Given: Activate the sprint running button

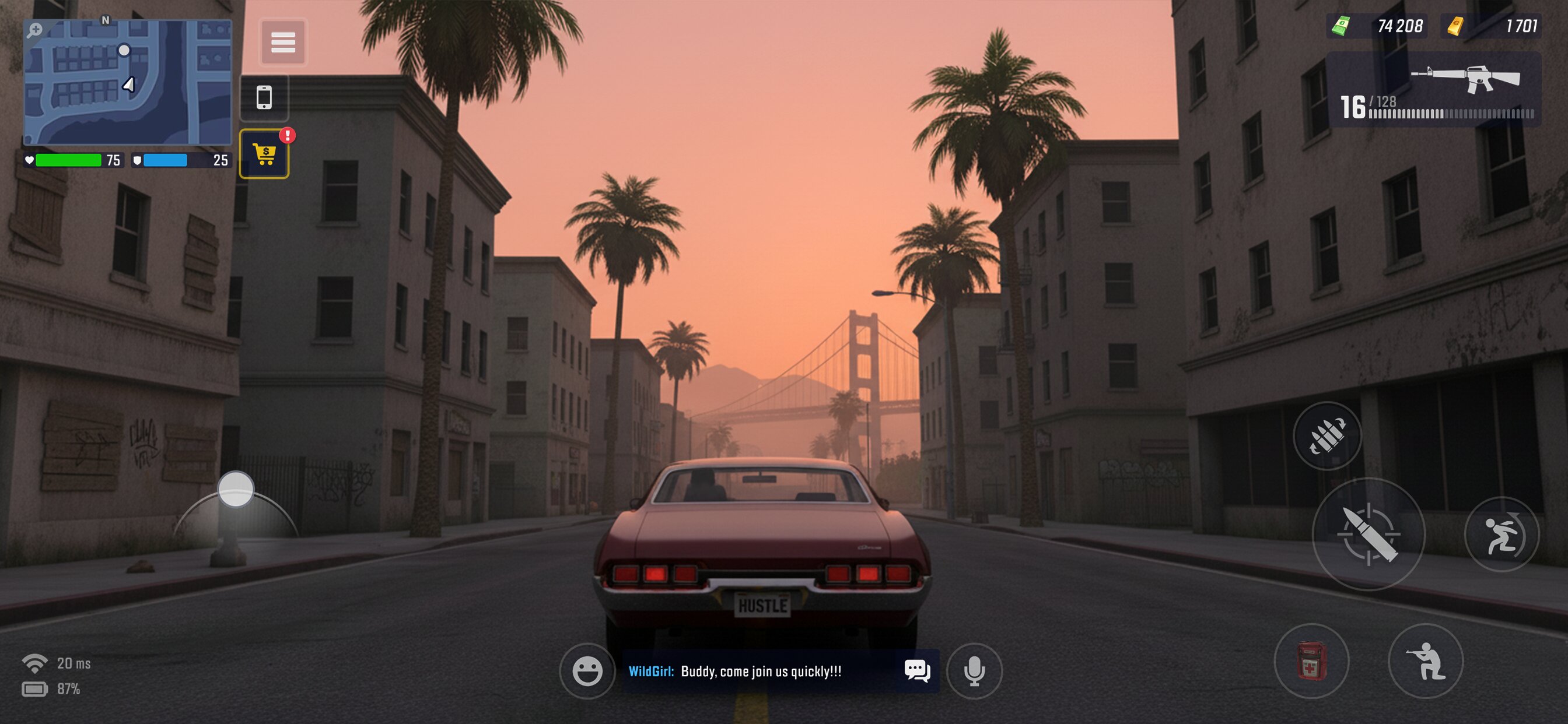Looking at the screenshot, I should (x=1501, y=535).
